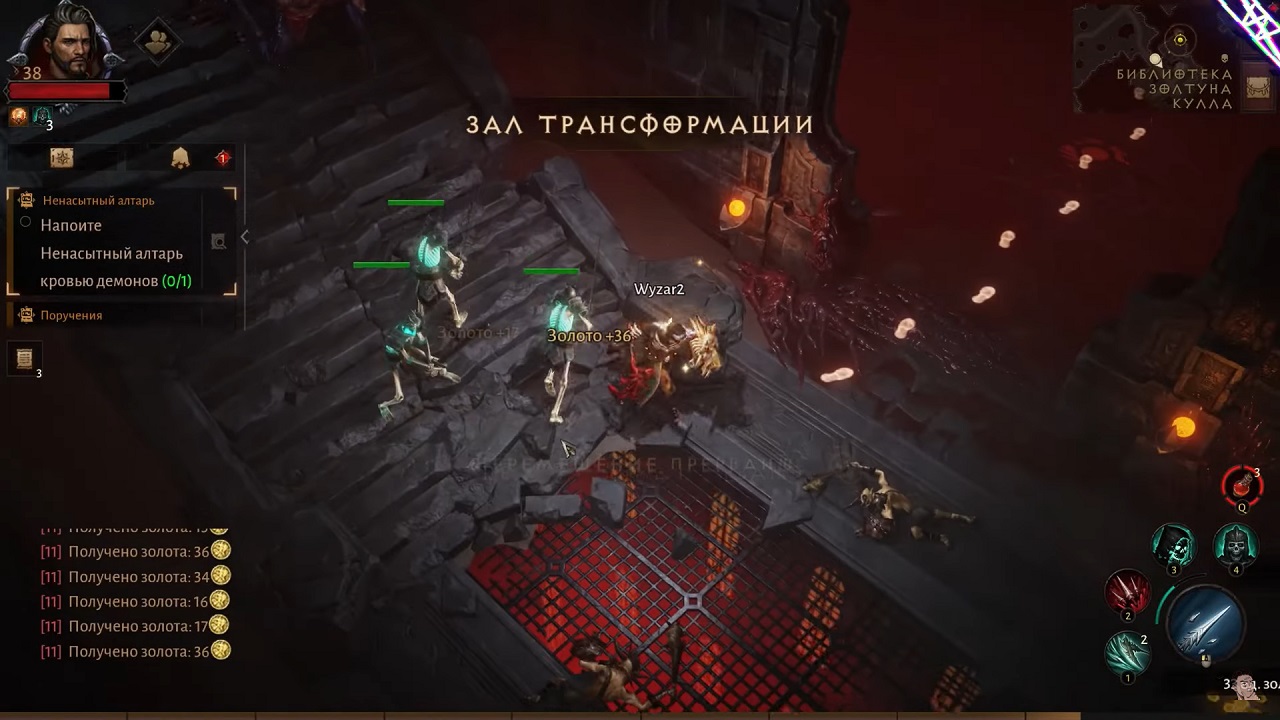The image size is (1280, 720).
Task: Activate the hooded green reaper skill
Action: point(1172,546)
